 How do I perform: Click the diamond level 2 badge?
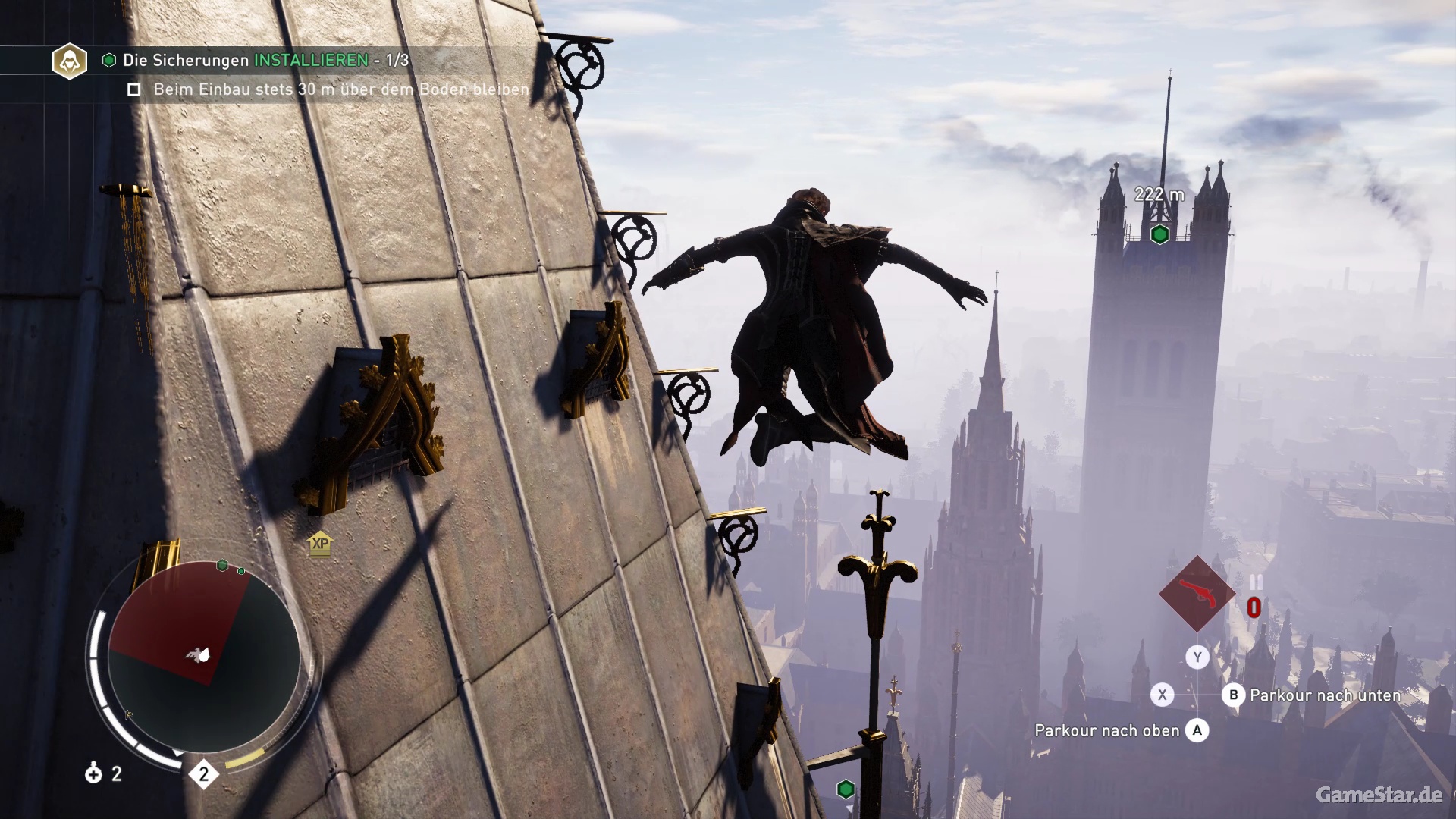(x=203, y=774)
